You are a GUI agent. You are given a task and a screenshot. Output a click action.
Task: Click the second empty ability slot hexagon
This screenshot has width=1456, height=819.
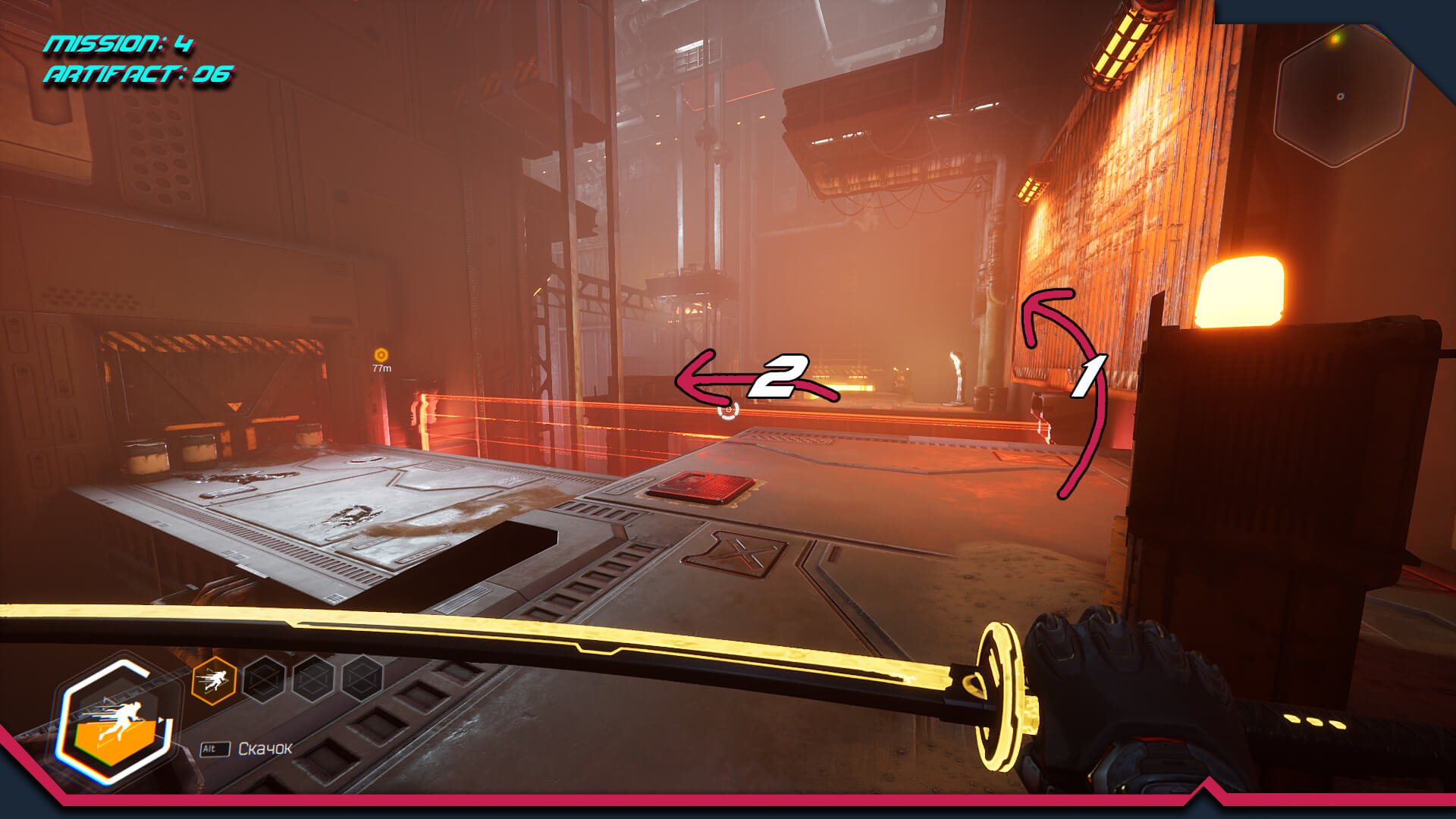pyautogui.click(x=312, y=679)
